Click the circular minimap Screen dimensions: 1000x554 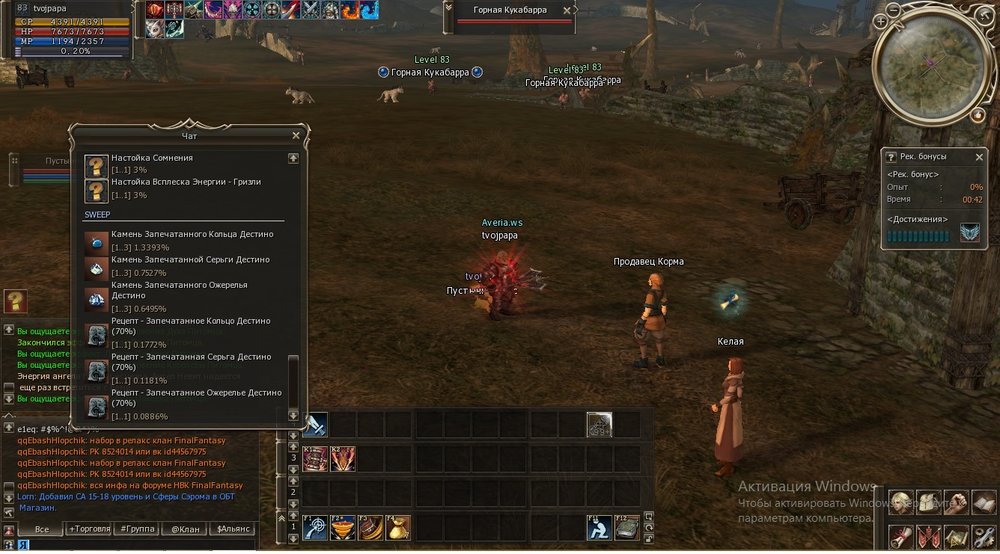point(931,62)
